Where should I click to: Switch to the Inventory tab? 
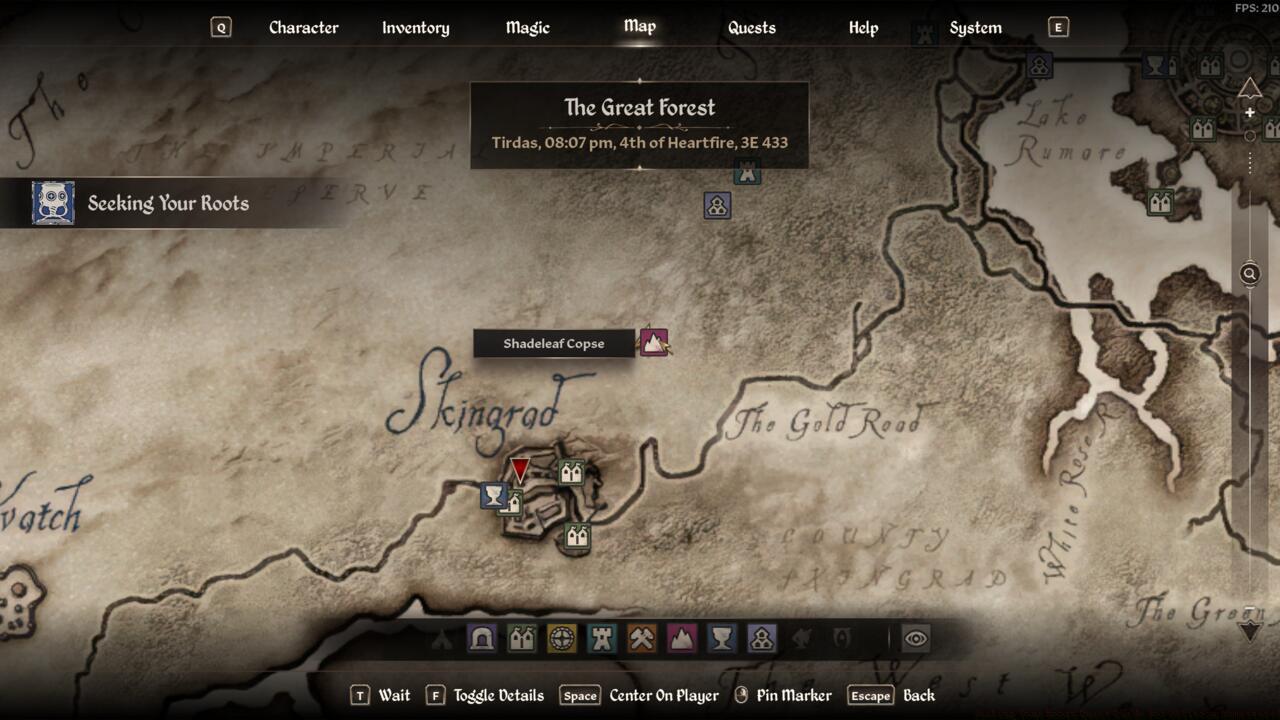415,27
